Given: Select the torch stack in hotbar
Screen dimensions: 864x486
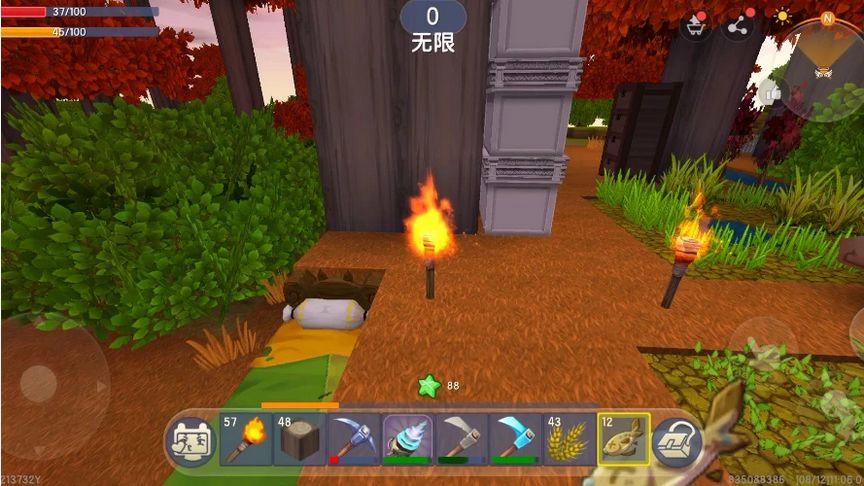Looking at the screenshot, I should tap(246, 439).
